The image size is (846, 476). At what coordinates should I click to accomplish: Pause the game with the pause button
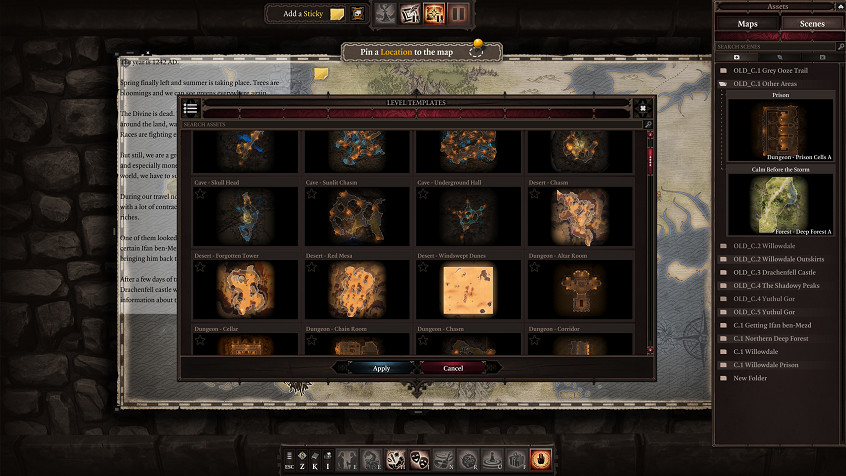coord(459,14)
